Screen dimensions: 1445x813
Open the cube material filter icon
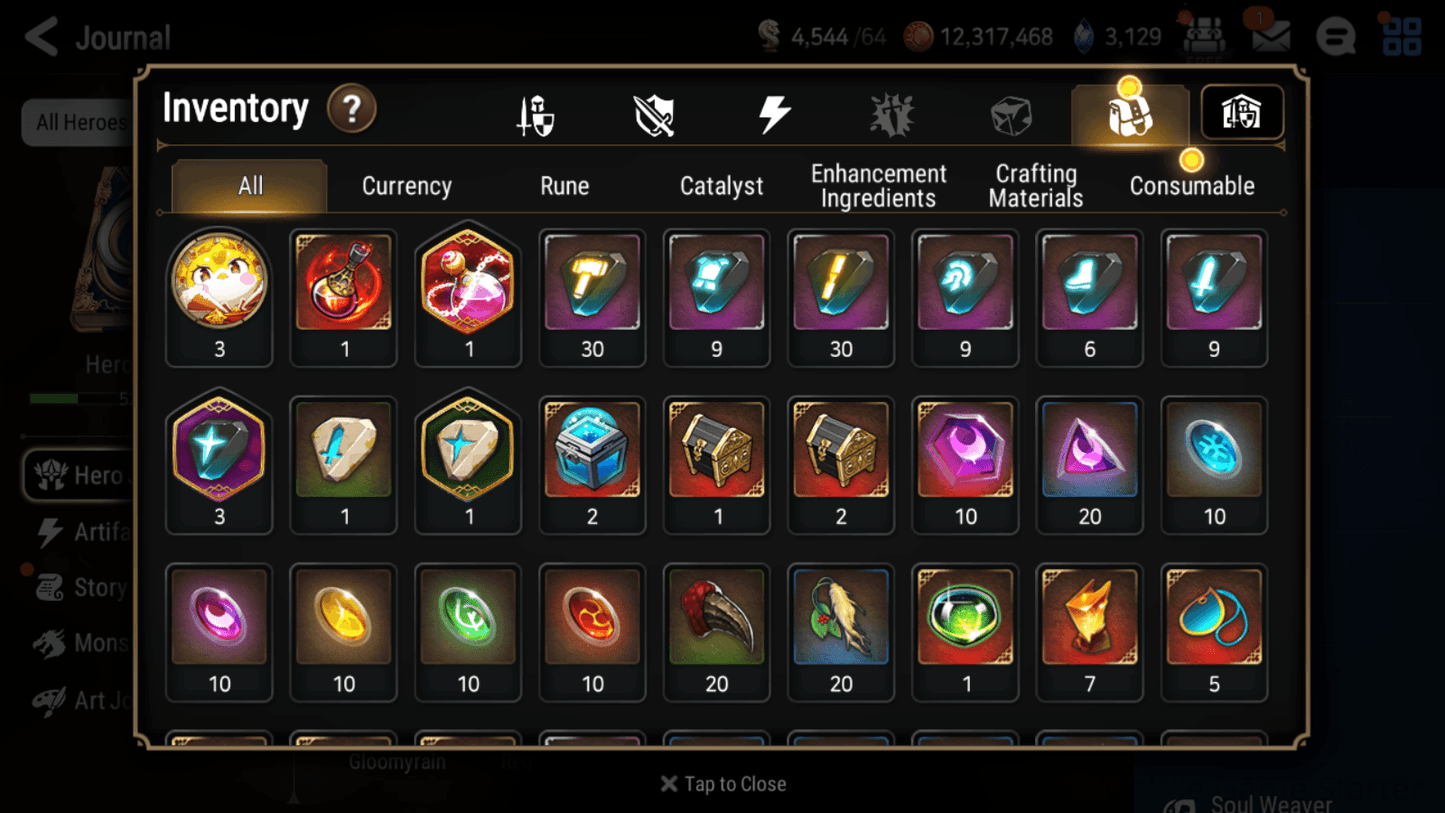point(1011,113)
